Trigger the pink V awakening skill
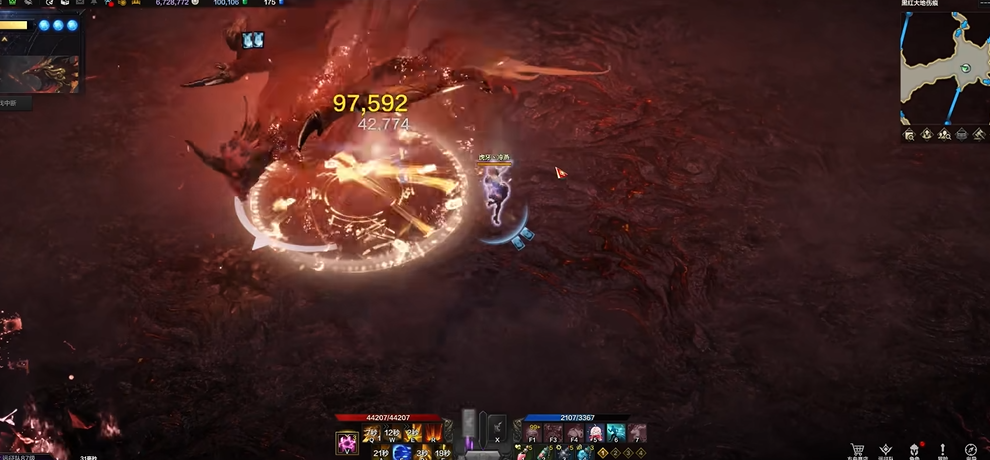The image size is (990, 460). click(x=347, y=441)
